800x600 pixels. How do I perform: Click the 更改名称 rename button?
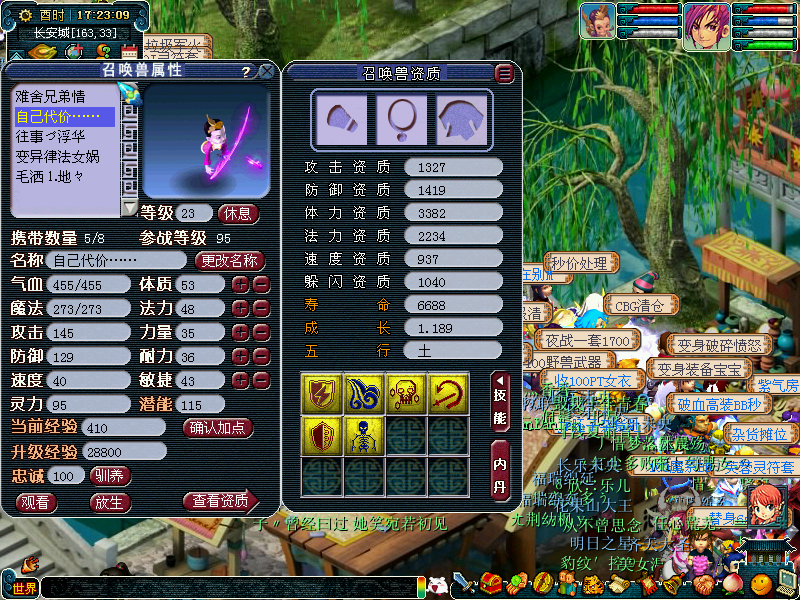click(x=229, y=260)
